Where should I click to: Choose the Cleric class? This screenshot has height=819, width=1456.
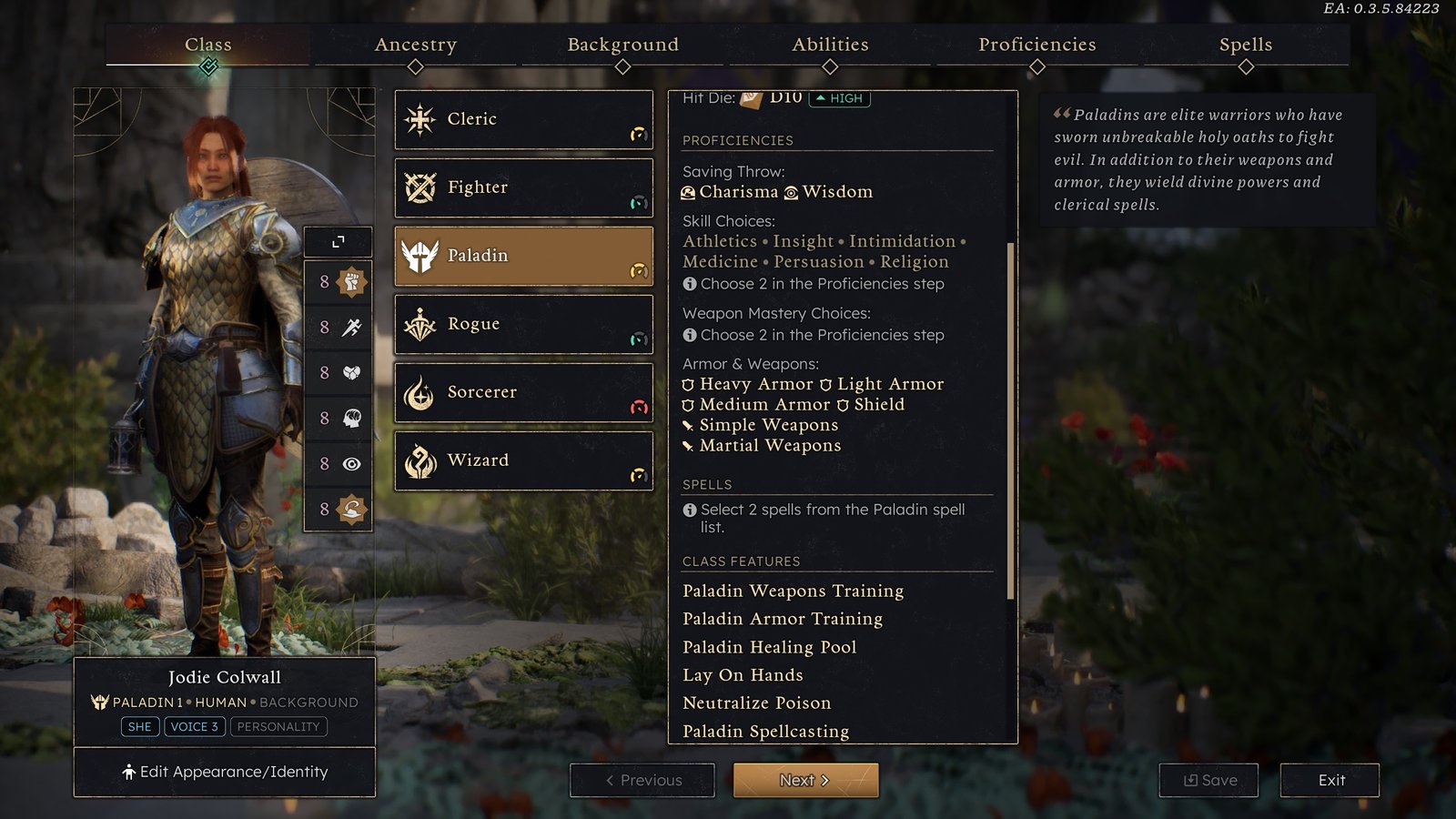coord(523,119)
